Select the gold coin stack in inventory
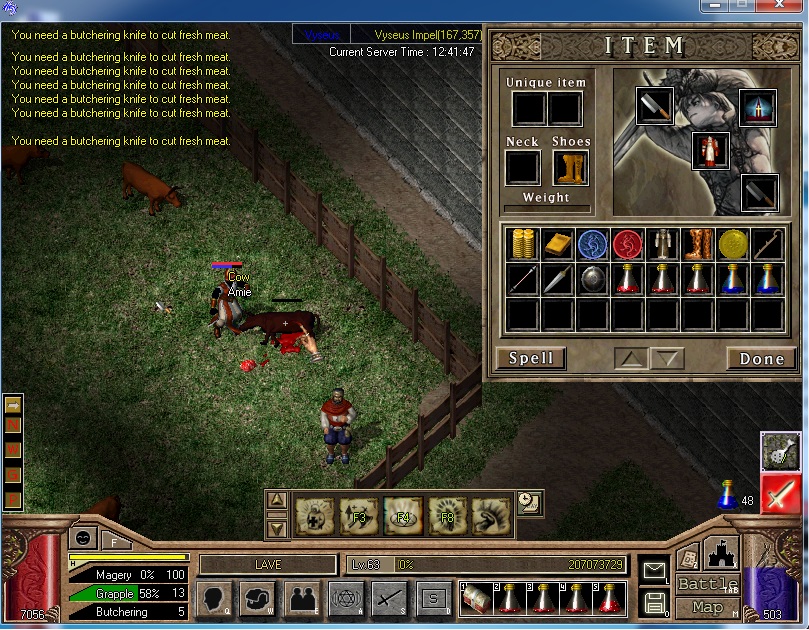 (x=522, y=243)
